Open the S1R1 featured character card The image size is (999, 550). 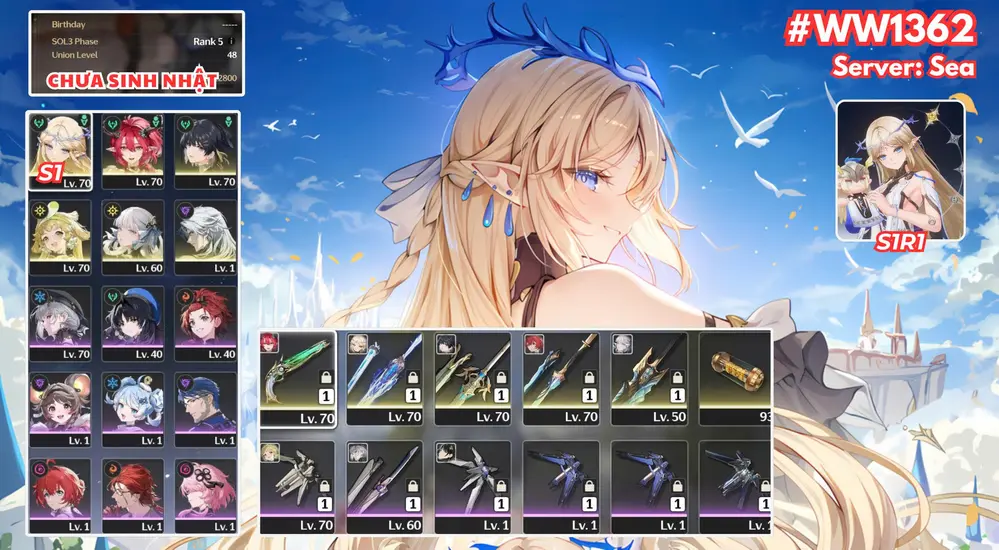[x=900, y=170]
